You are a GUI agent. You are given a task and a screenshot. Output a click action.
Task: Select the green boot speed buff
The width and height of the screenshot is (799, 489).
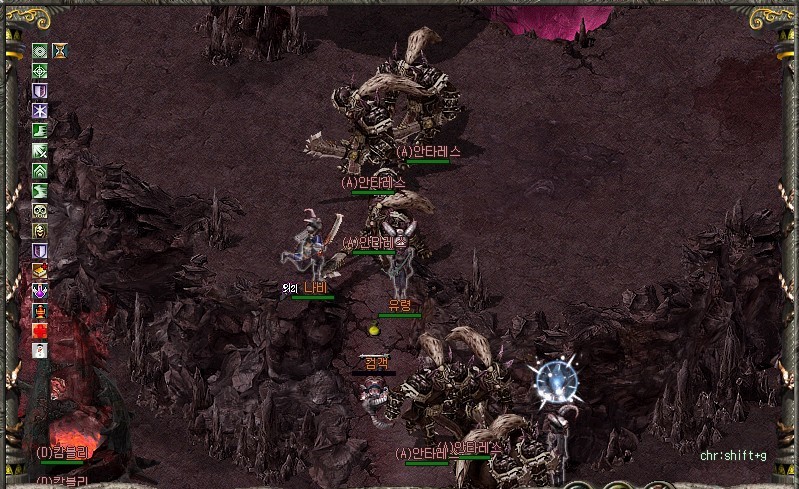pos(40,130)
